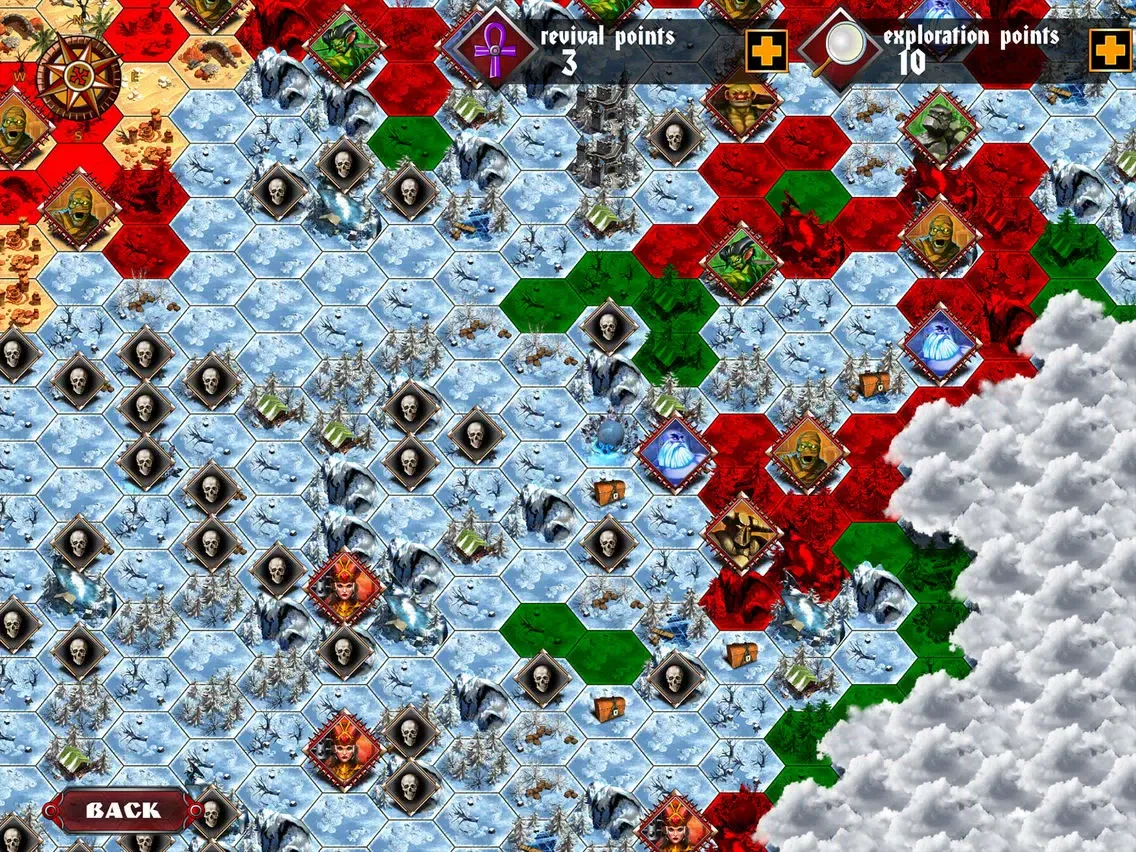Screen dimensions: 1136x852
Task: Add revival points with the plus button
Action: [x=766, y=50]
